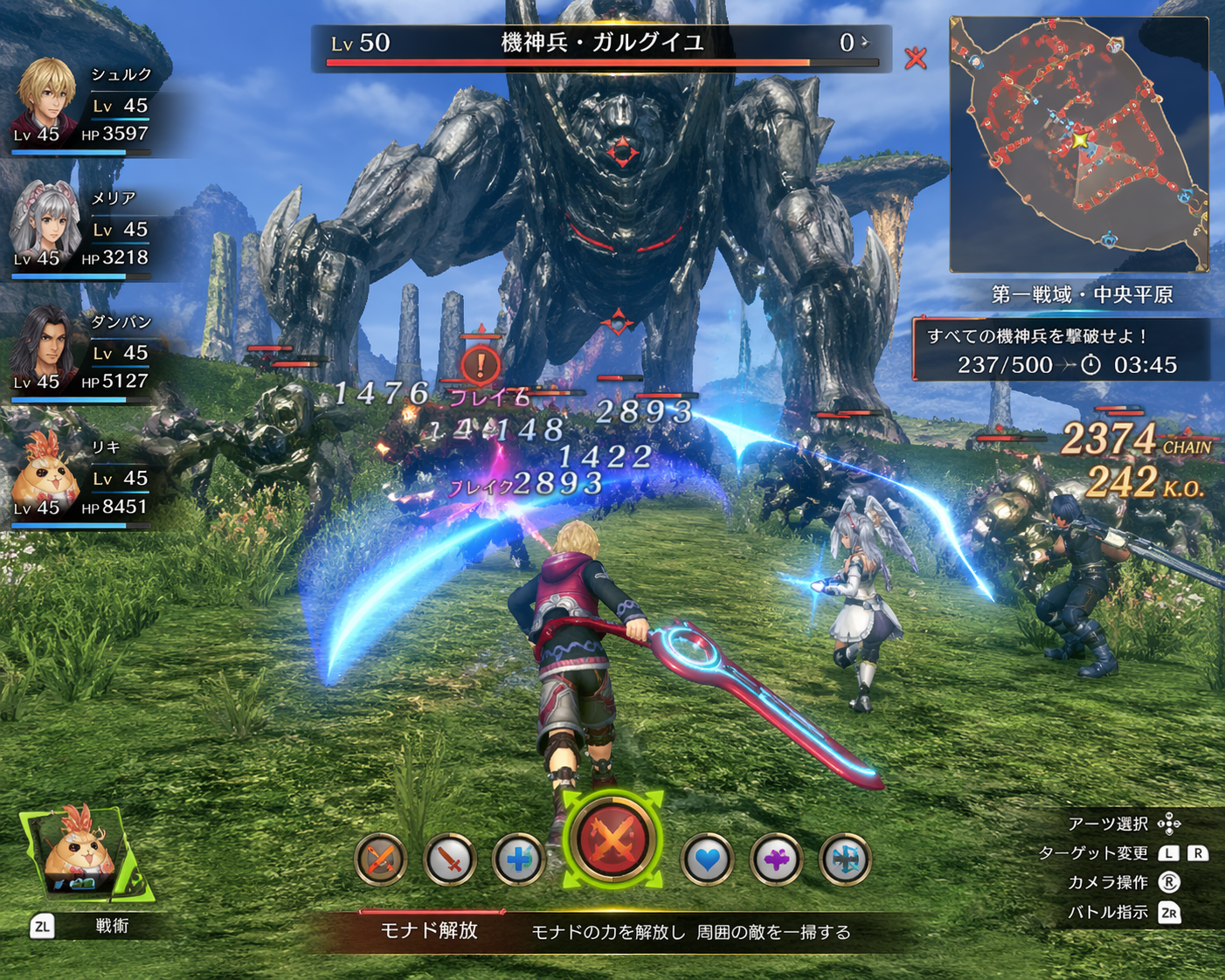Use the red sword art
The height and width of the screenshot is (980, 1225).
(x=449, y=859)
